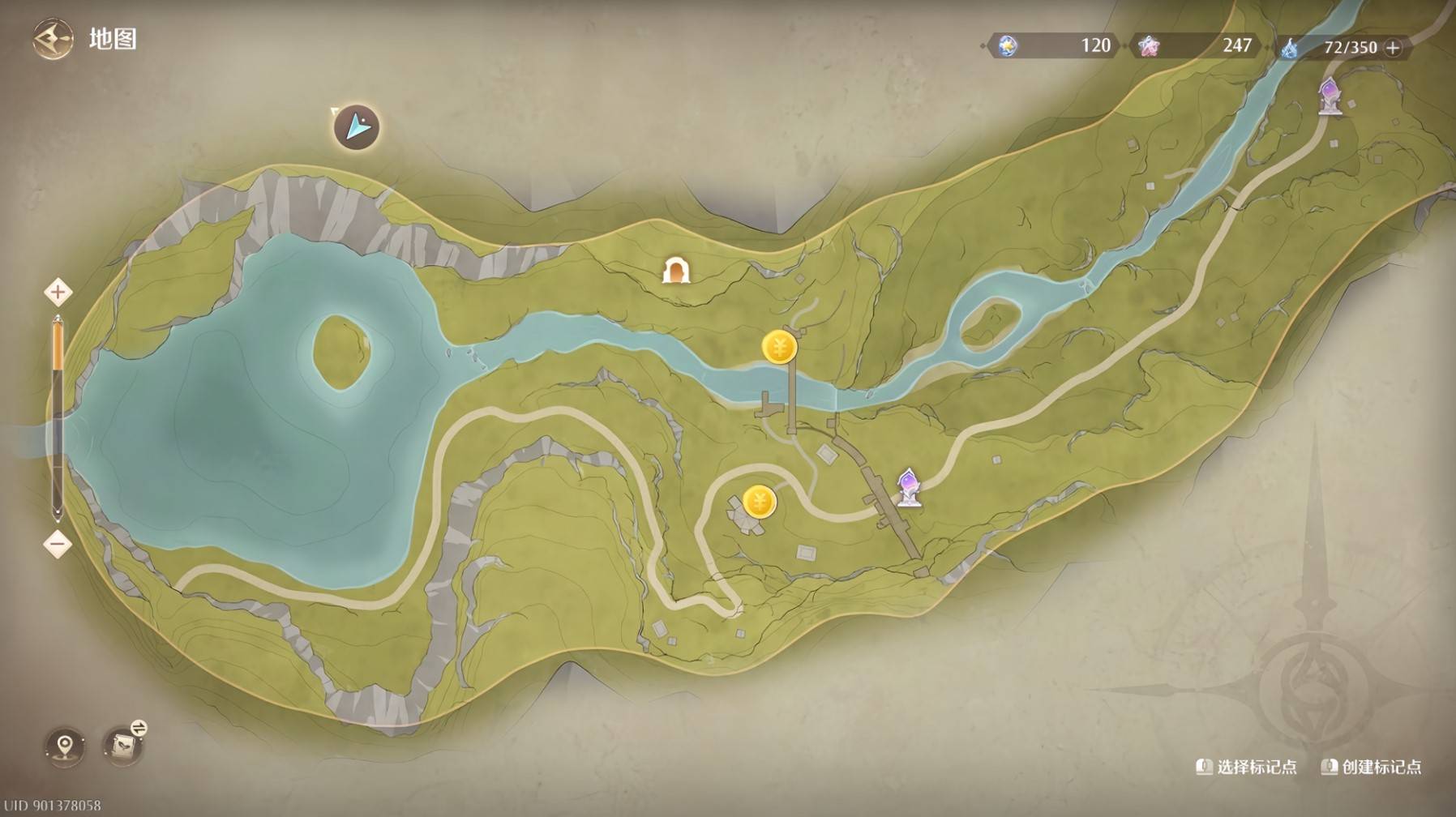Select the purple crystal waypoint on the village road
1456x817 pixels.
coord(908,488)
